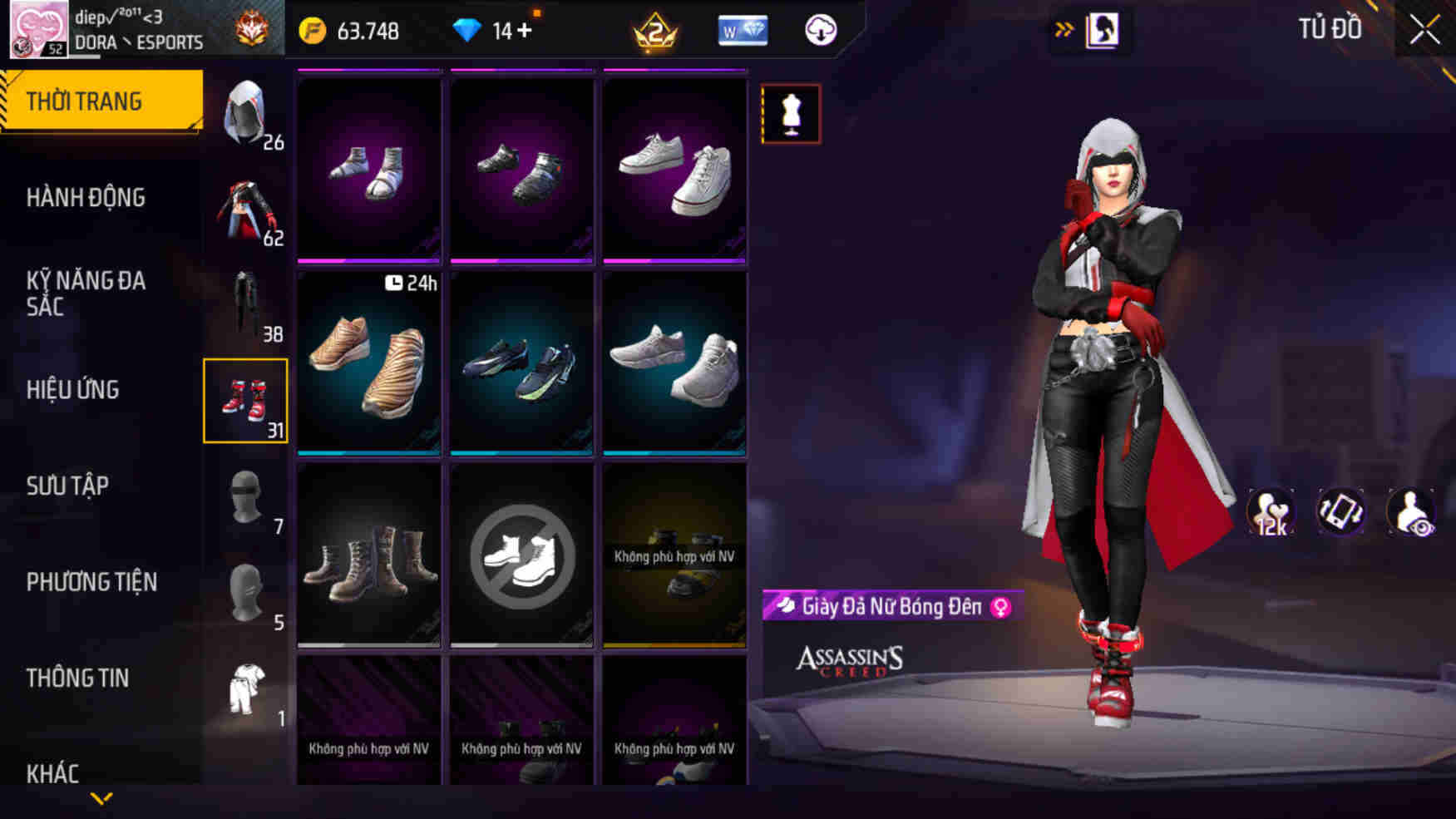1456x819 pixels.
Task: Open the weekly membership diamond card
Action: coord(743,30)
